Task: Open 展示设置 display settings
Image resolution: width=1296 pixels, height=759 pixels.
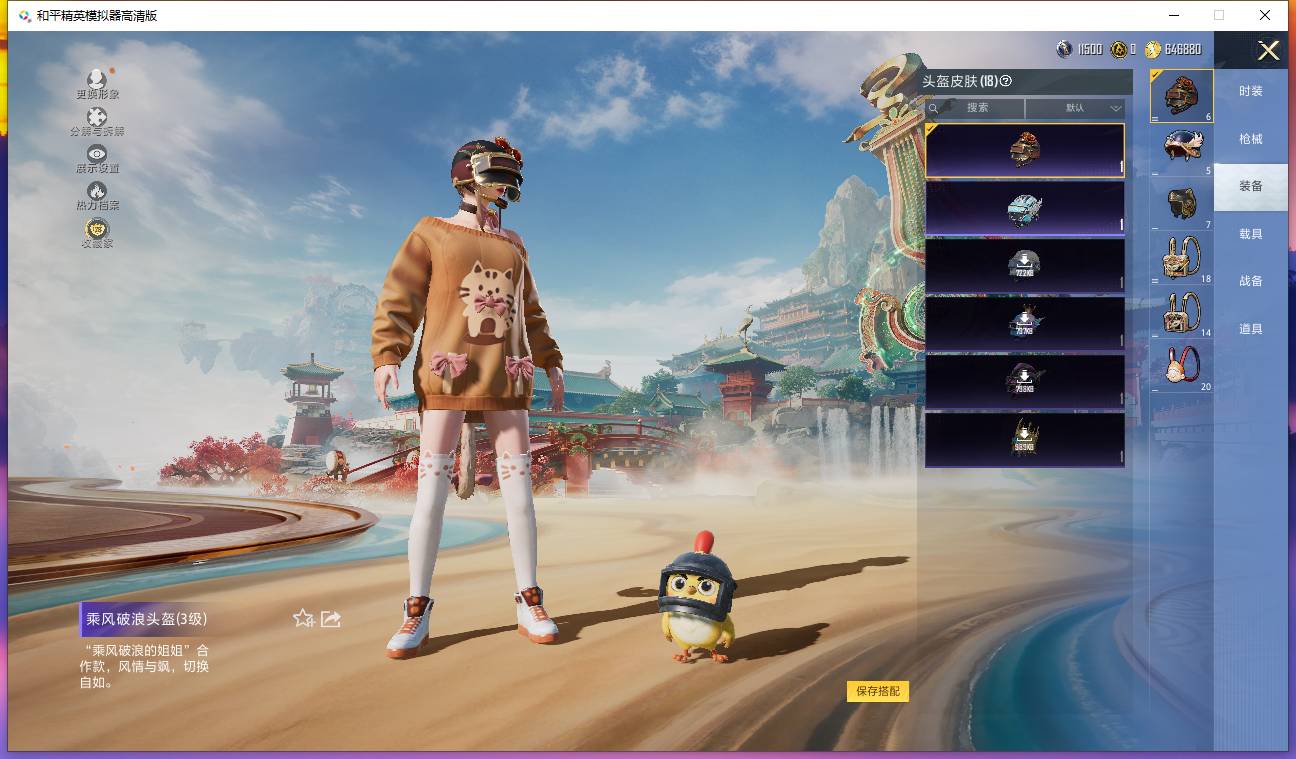Action: point(97,158)
